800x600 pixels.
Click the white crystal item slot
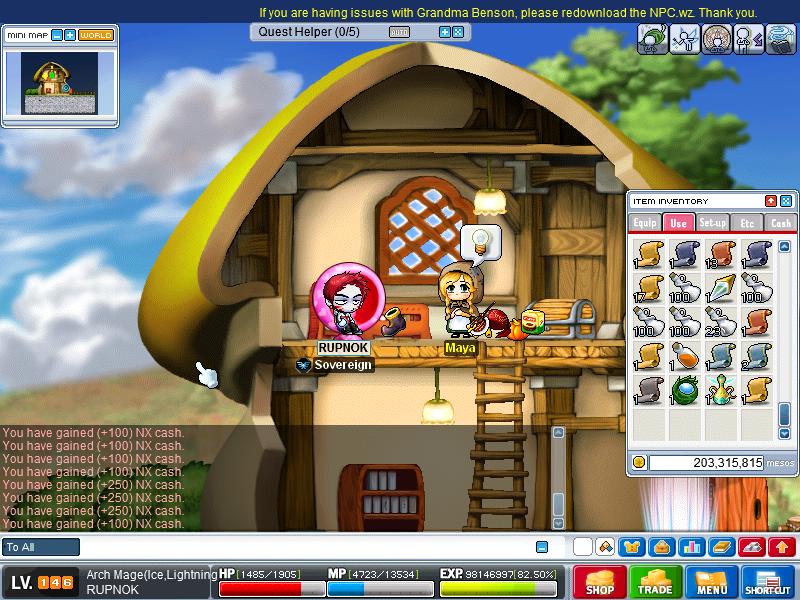[x=721, y=287]
